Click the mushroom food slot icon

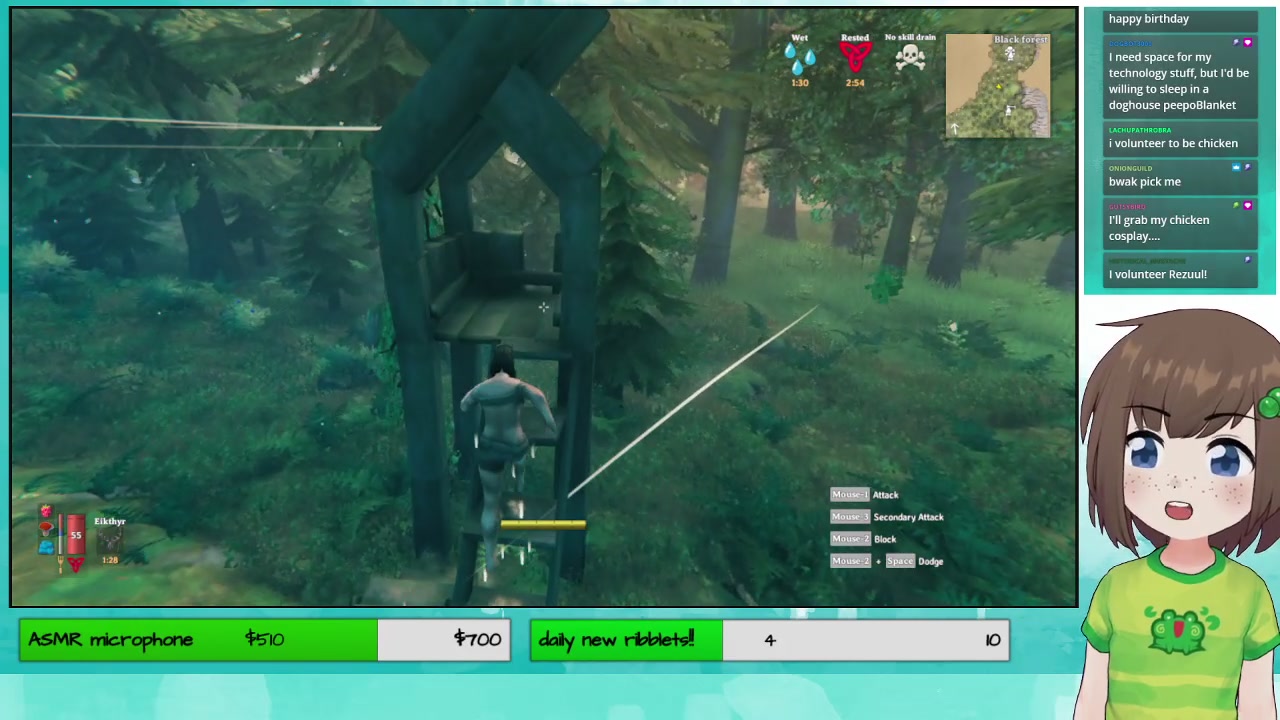pyautogui.click(x=46, y=527)
